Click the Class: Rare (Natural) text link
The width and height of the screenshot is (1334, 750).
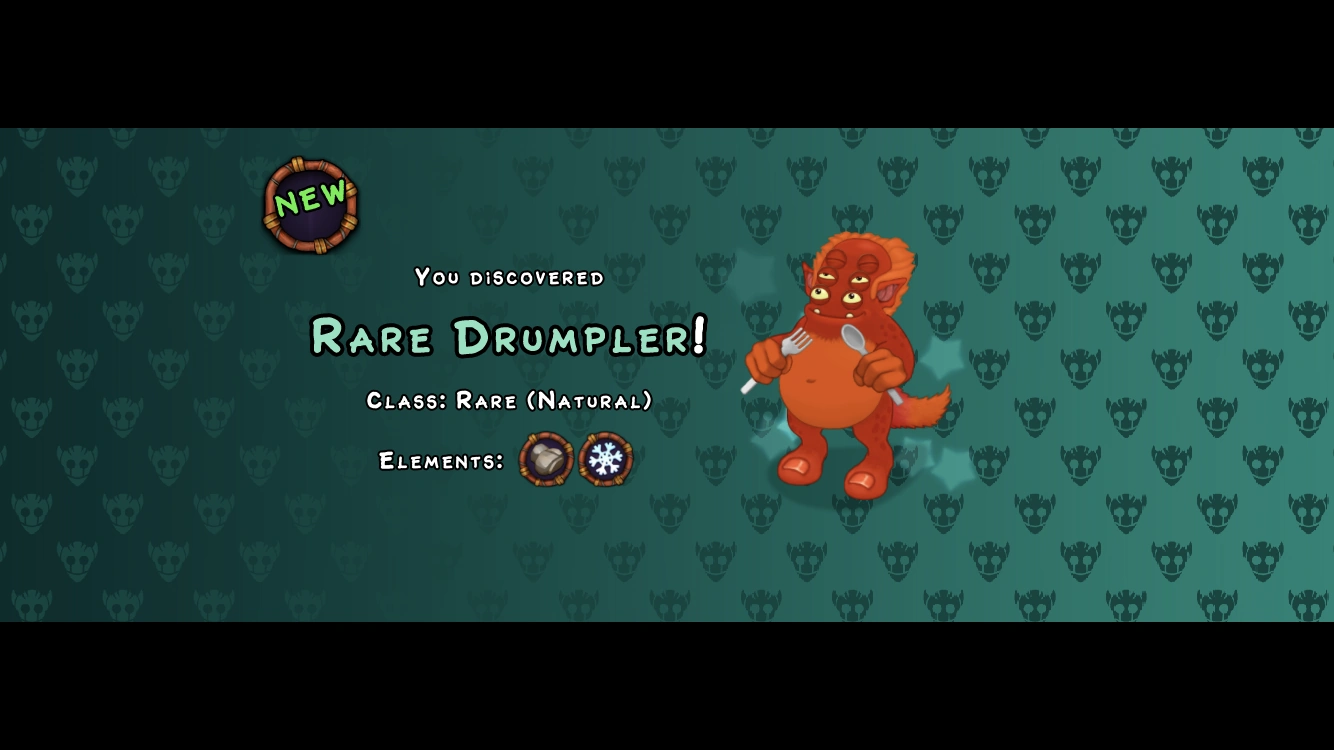tap(508, 401)
